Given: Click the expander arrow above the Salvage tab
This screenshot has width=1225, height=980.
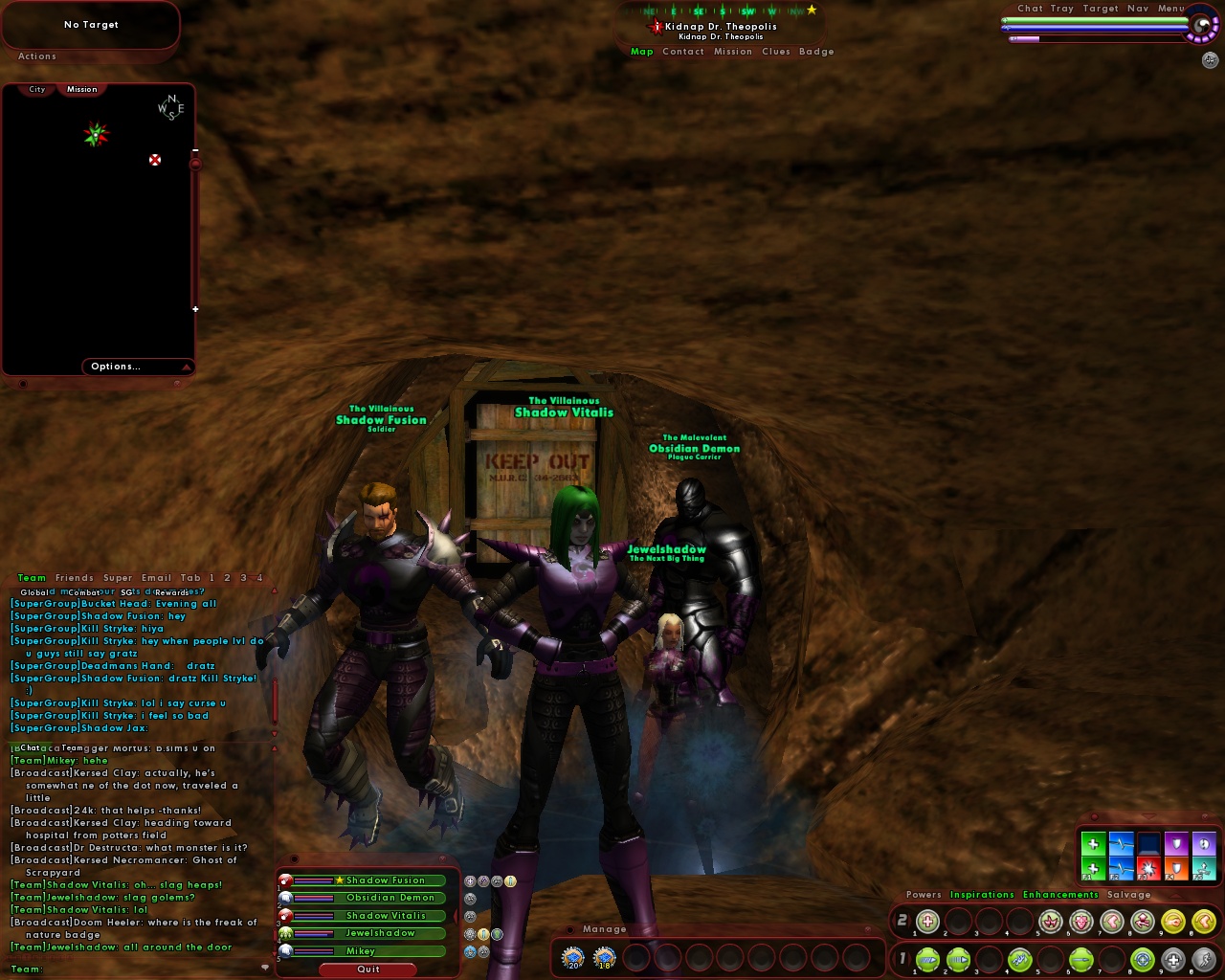Looking at the screenshot, I should (x=1175, y=897).
